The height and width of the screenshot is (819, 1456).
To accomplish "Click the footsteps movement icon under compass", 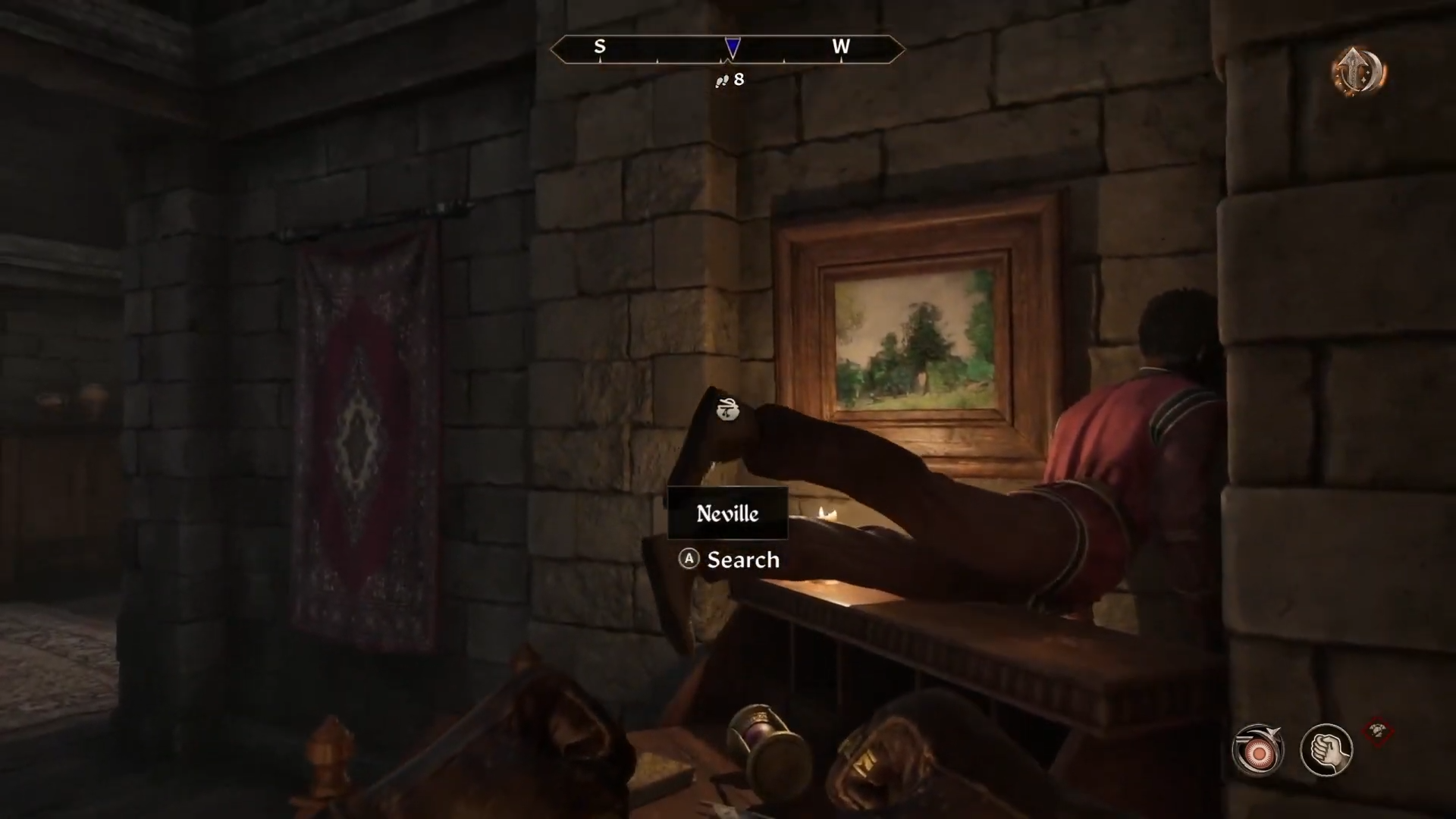I will (x=723, y=80).
